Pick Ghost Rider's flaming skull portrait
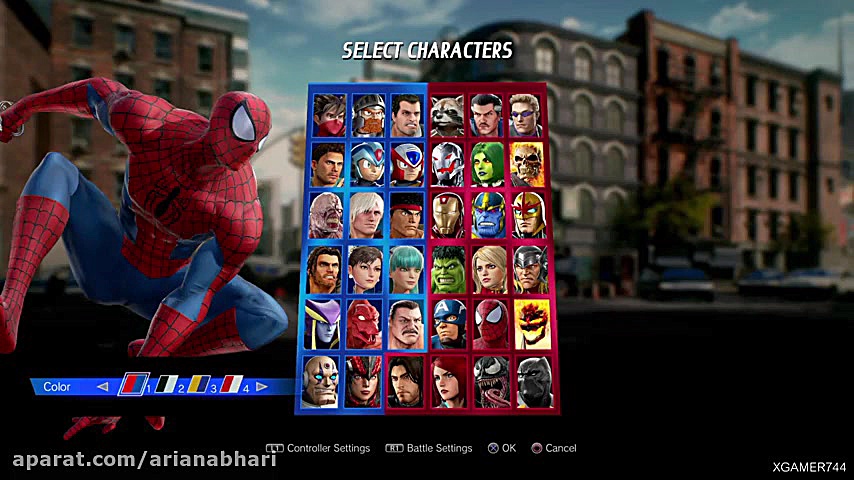Viewport: 854px width, 480px height. (x=529, y=165)
